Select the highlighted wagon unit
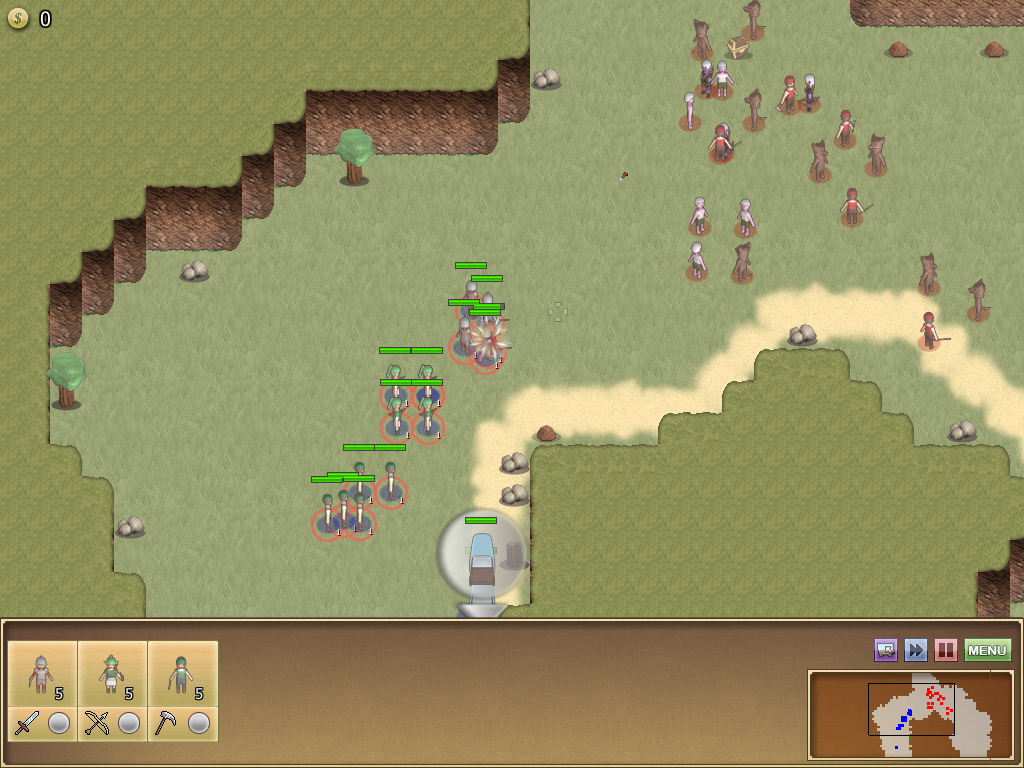1024x768 pixels. [482, 560]
